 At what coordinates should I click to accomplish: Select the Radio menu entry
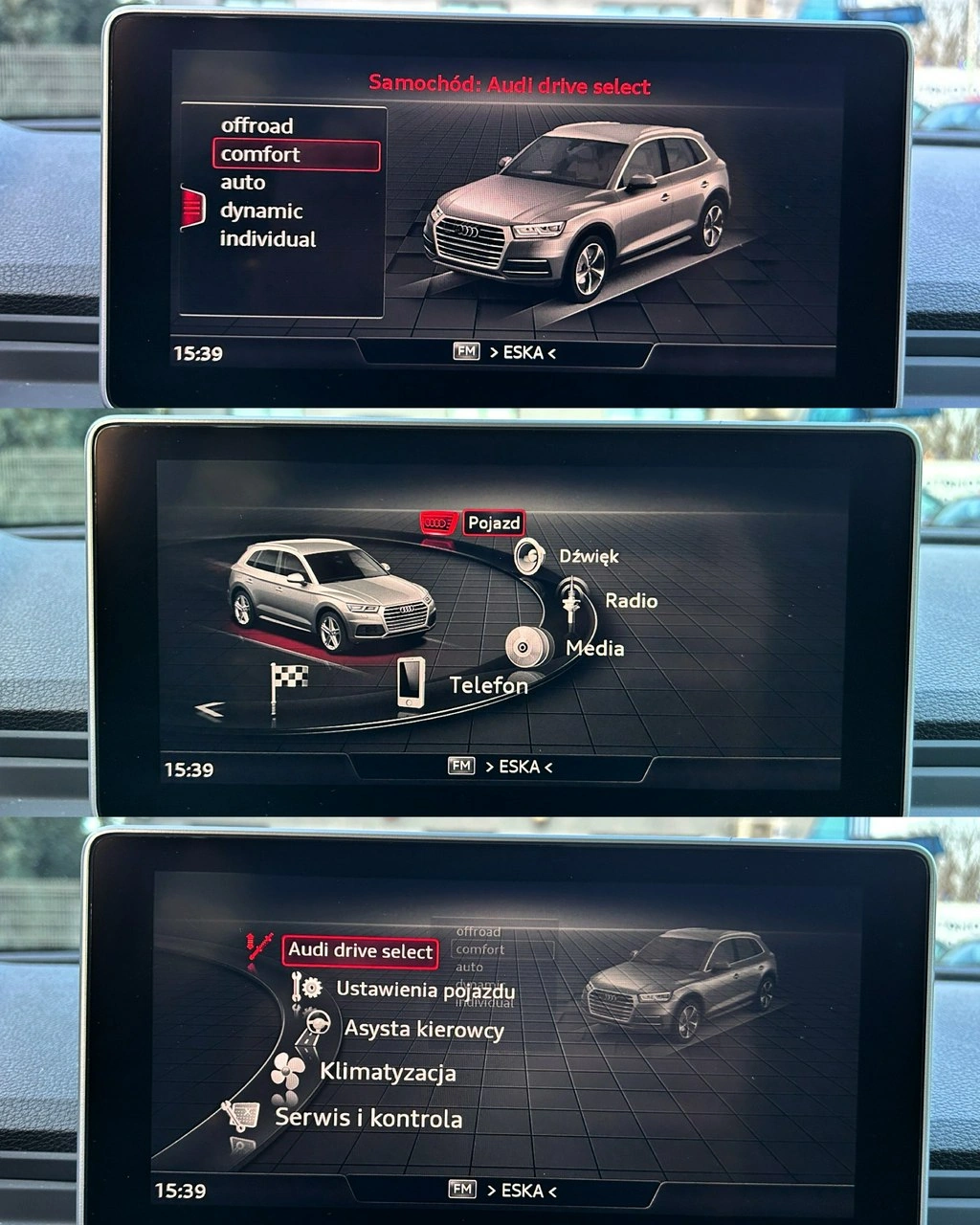pyautogui.click(x=631, y=601)
